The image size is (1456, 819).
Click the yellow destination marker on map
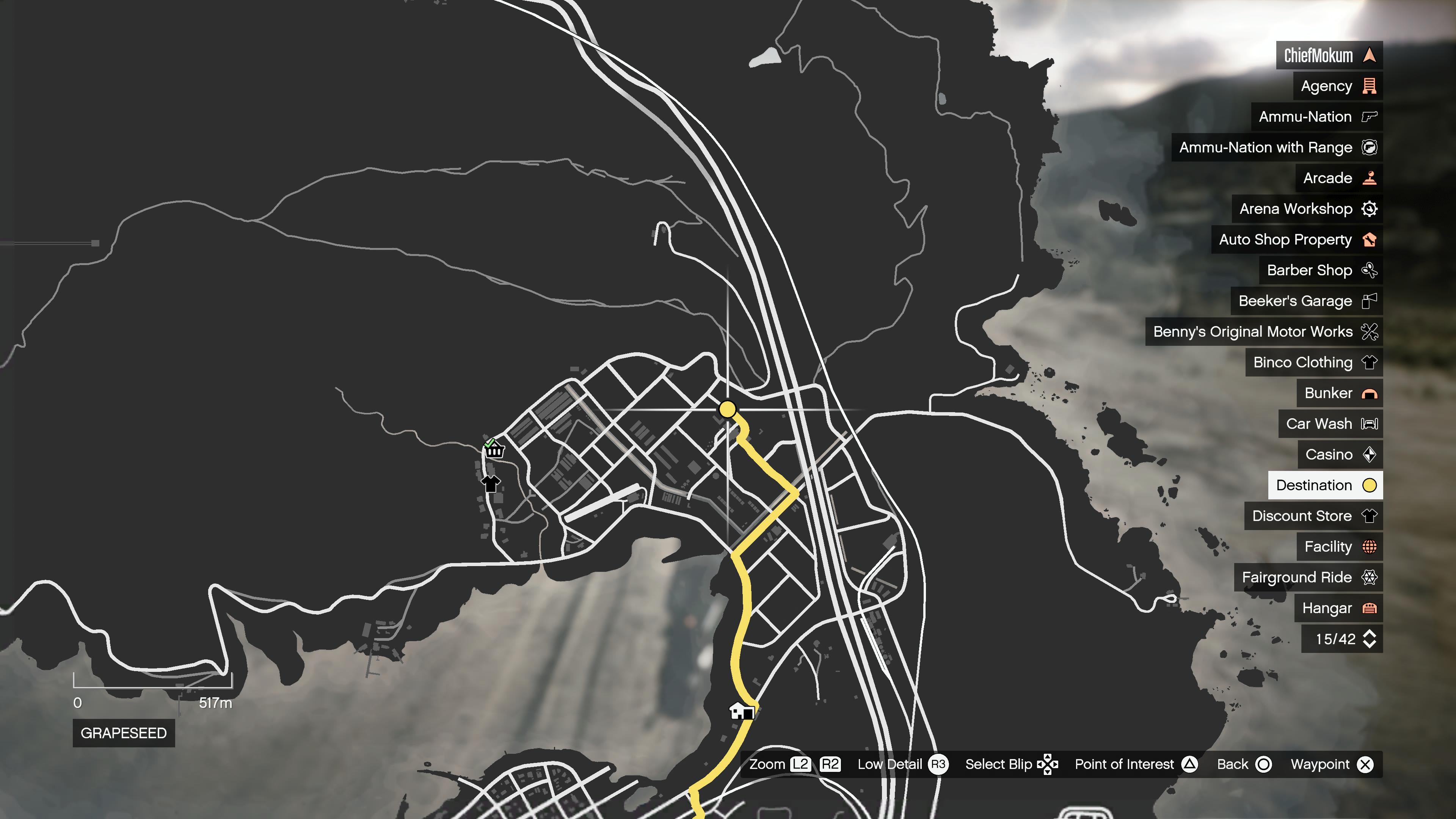[x=728, y=409]
